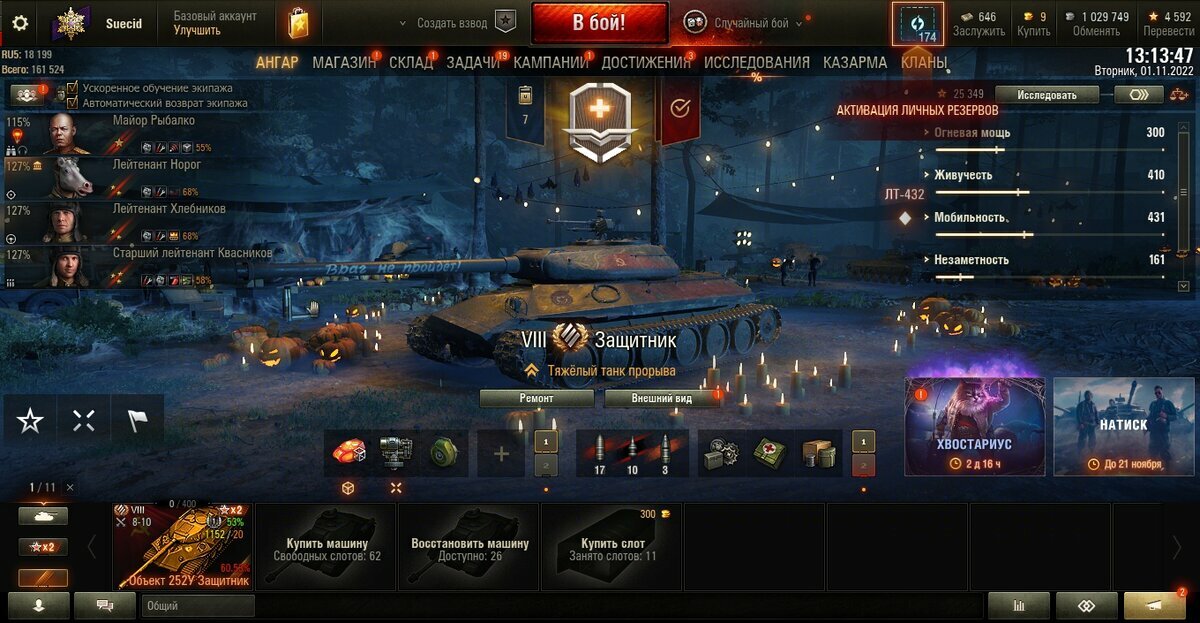Switch to the Магазин tab
The width and height of the screenshot is (1200, 623).
tap(344, 62)
